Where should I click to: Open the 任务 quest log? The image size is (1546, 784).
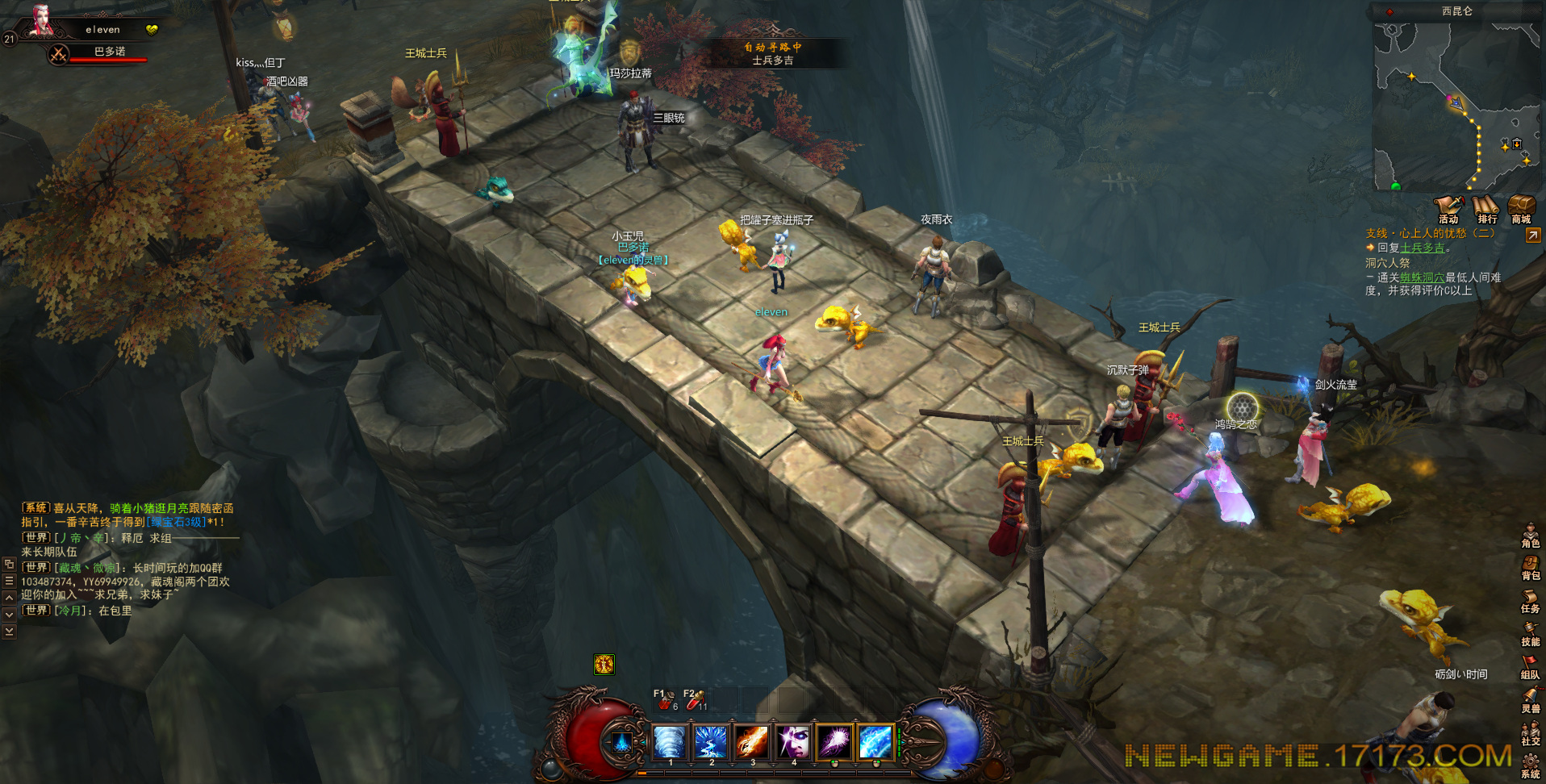(x=1530, y=601)
